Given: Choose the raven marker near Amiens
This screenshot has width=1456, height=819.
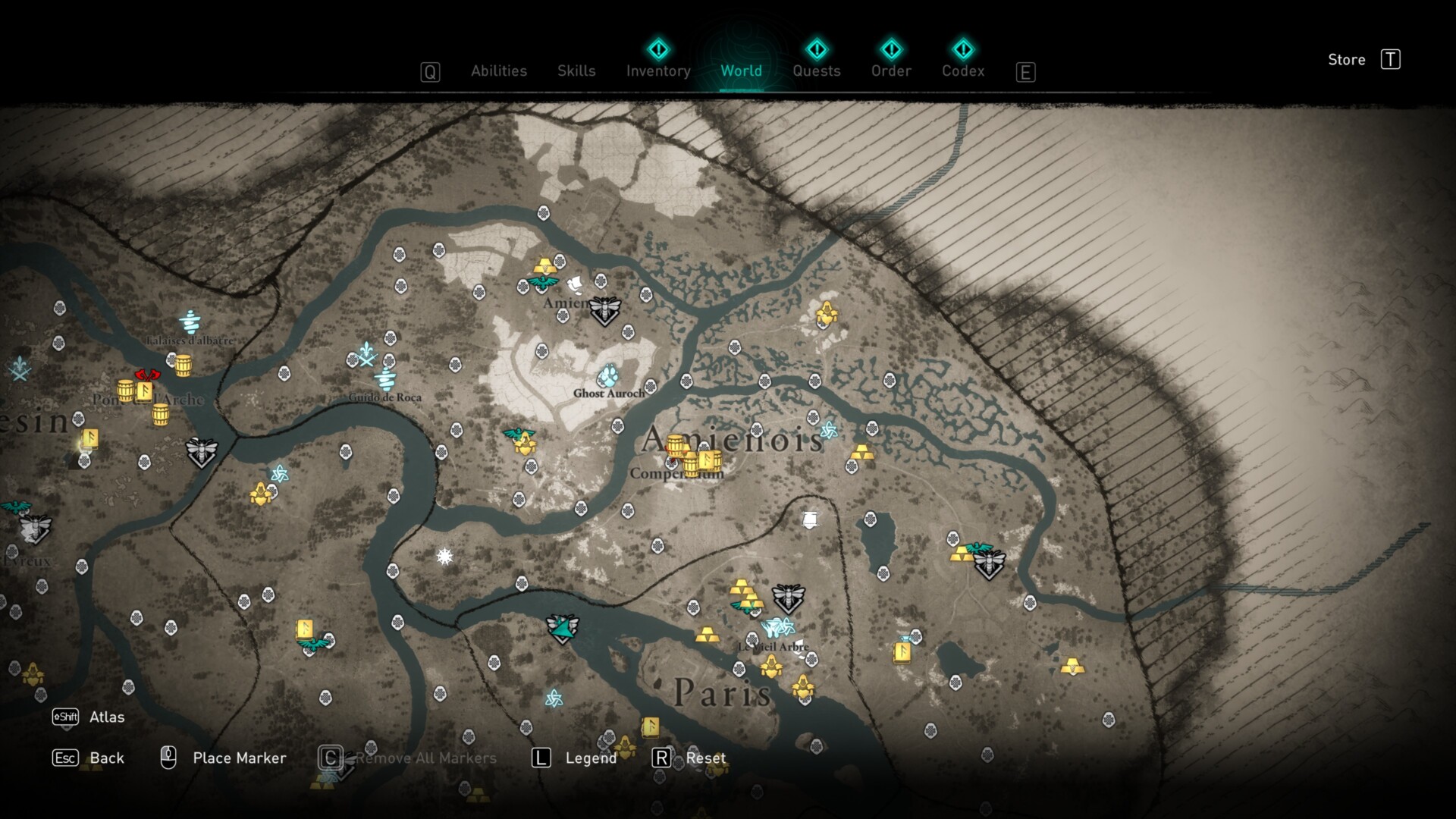Looking at the screenshot, I should click(x=575, y=284).
